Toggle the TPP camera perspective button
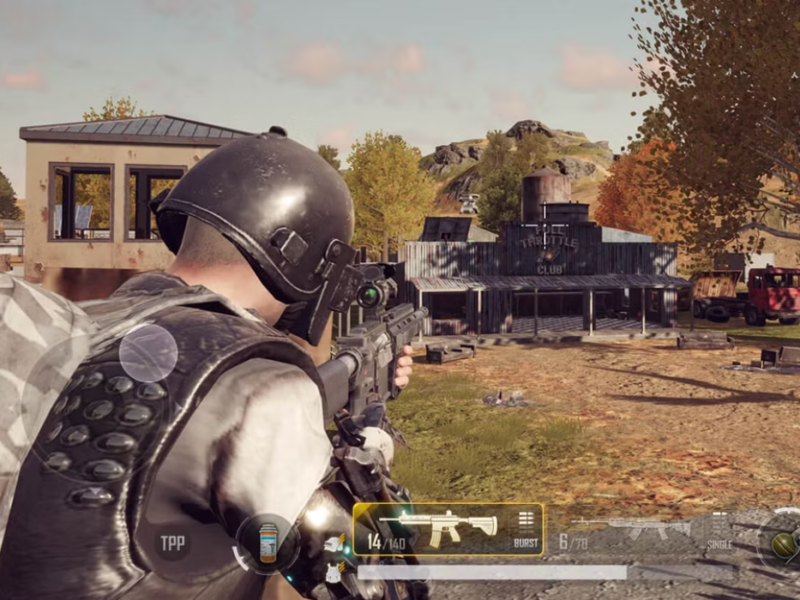The width and height of the screenshot is (800, 600). pyautogui.click(x=173, y=543)
